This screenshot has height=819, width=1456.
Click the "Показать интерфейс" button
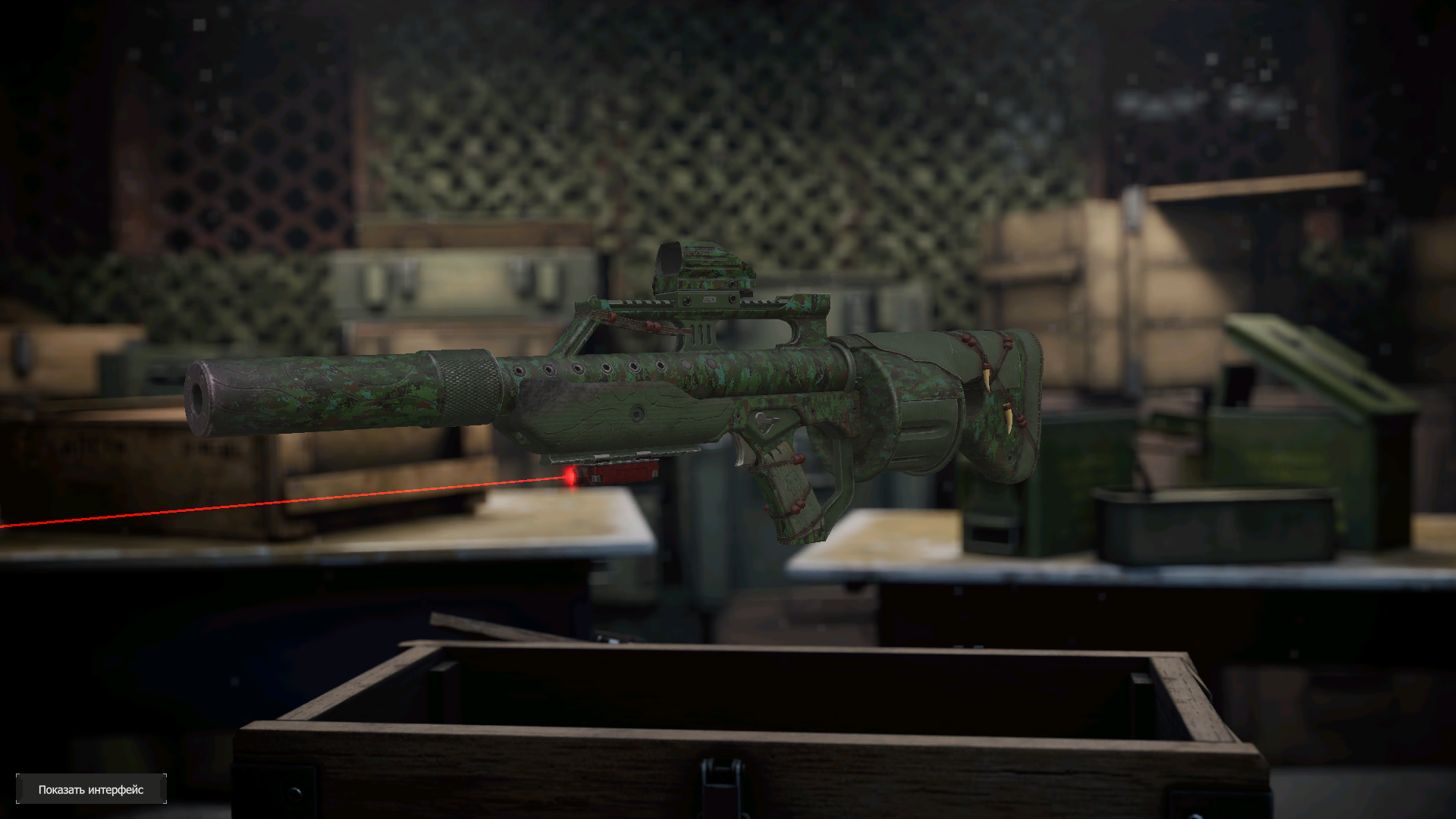[91, 789]
